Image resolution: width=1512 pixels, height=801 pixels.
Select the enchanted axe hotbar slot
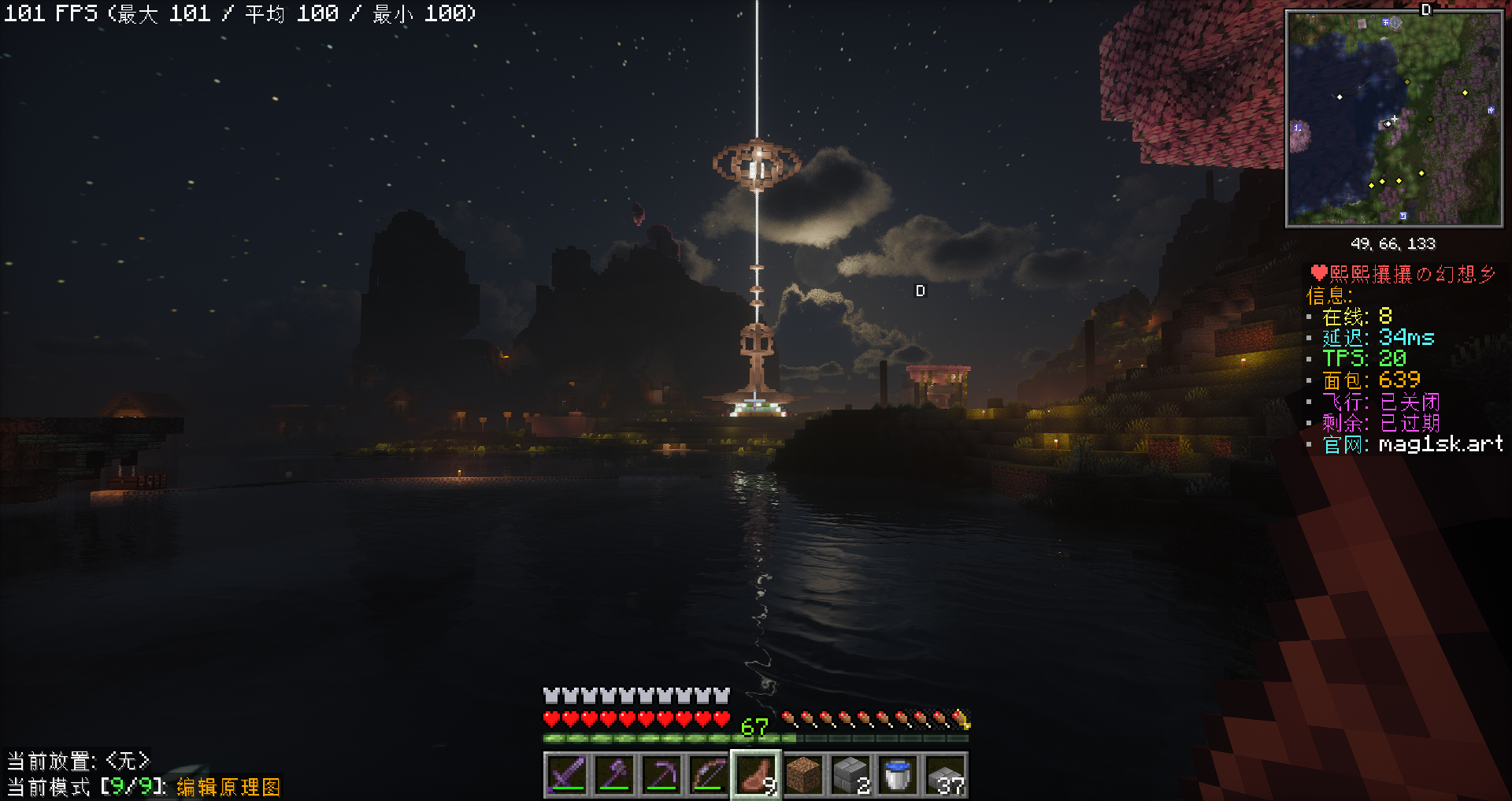[614, 775]
